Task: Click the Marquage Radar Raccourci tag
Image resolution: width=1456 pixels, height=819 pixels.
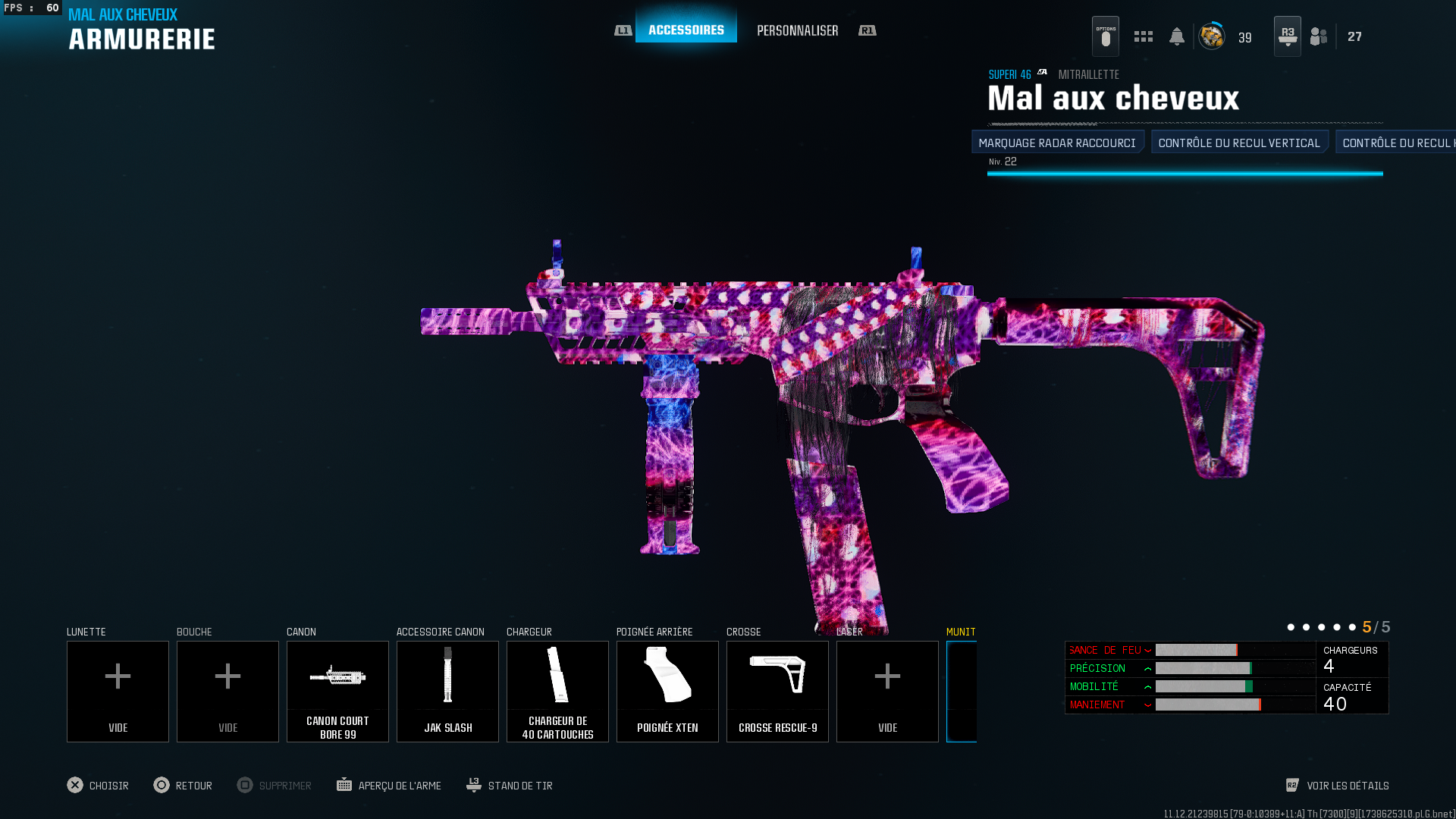Action: 1057,143
